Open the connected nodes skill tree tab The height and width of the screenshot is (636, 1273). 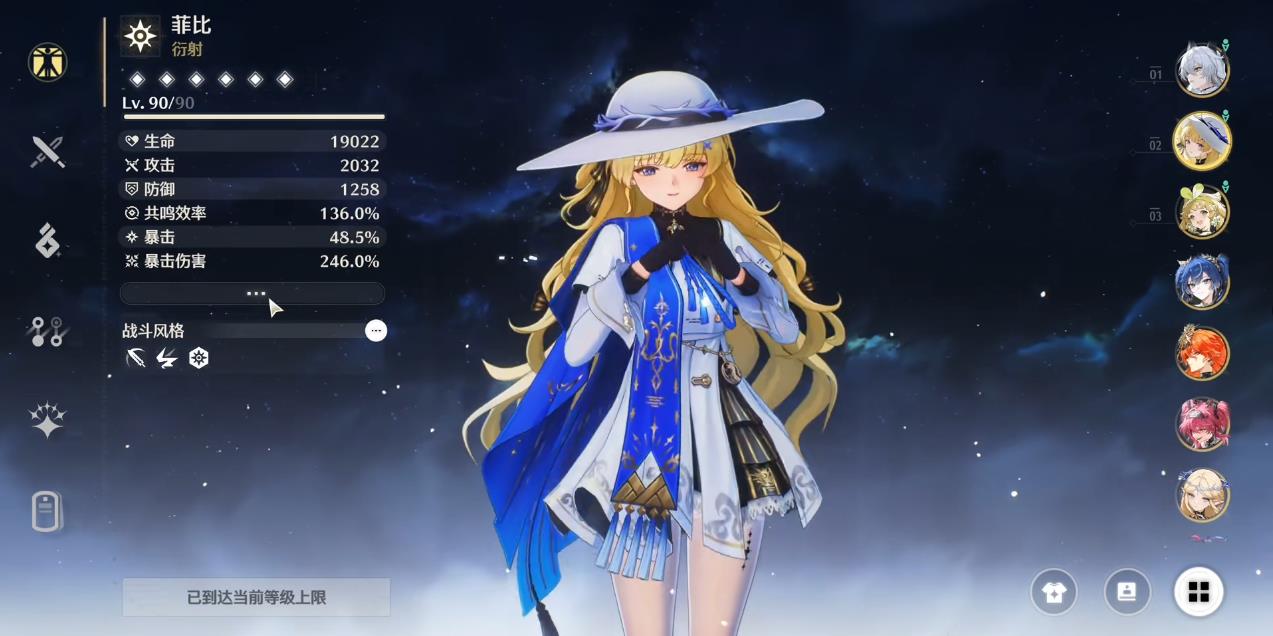tap(47, 331)
